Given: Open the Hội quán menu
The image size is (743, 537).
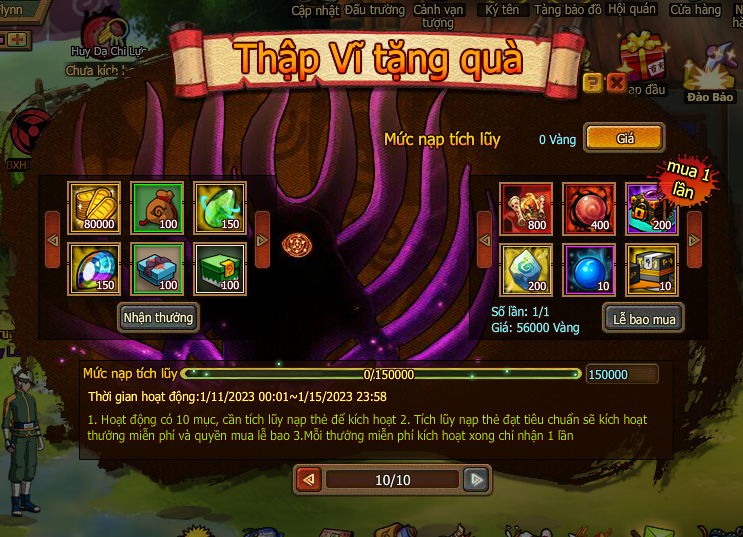Looking at the screenshot, I should [632, 10].
